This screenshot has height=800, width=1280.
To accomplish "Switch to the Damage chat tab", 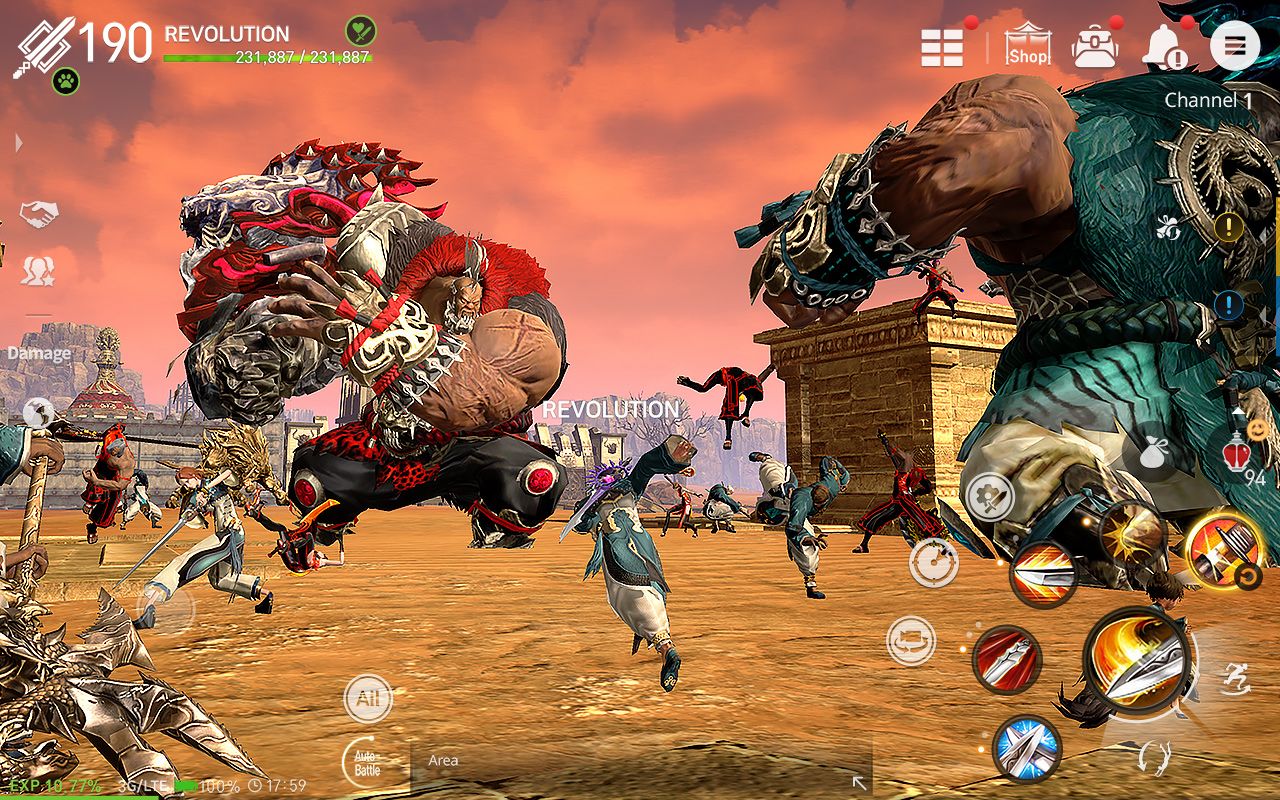I will pos(40,352).
